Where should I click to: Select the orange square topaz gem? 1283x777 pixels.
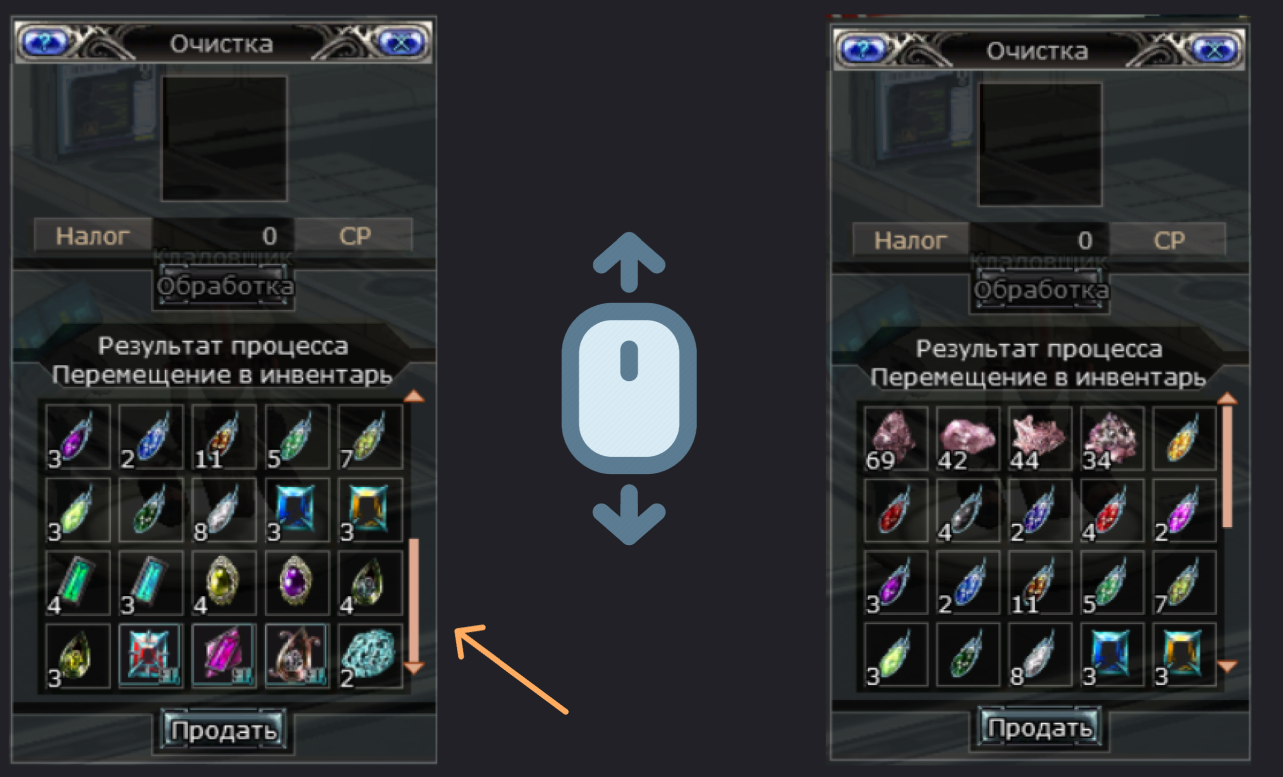click(x=369, y=510)
